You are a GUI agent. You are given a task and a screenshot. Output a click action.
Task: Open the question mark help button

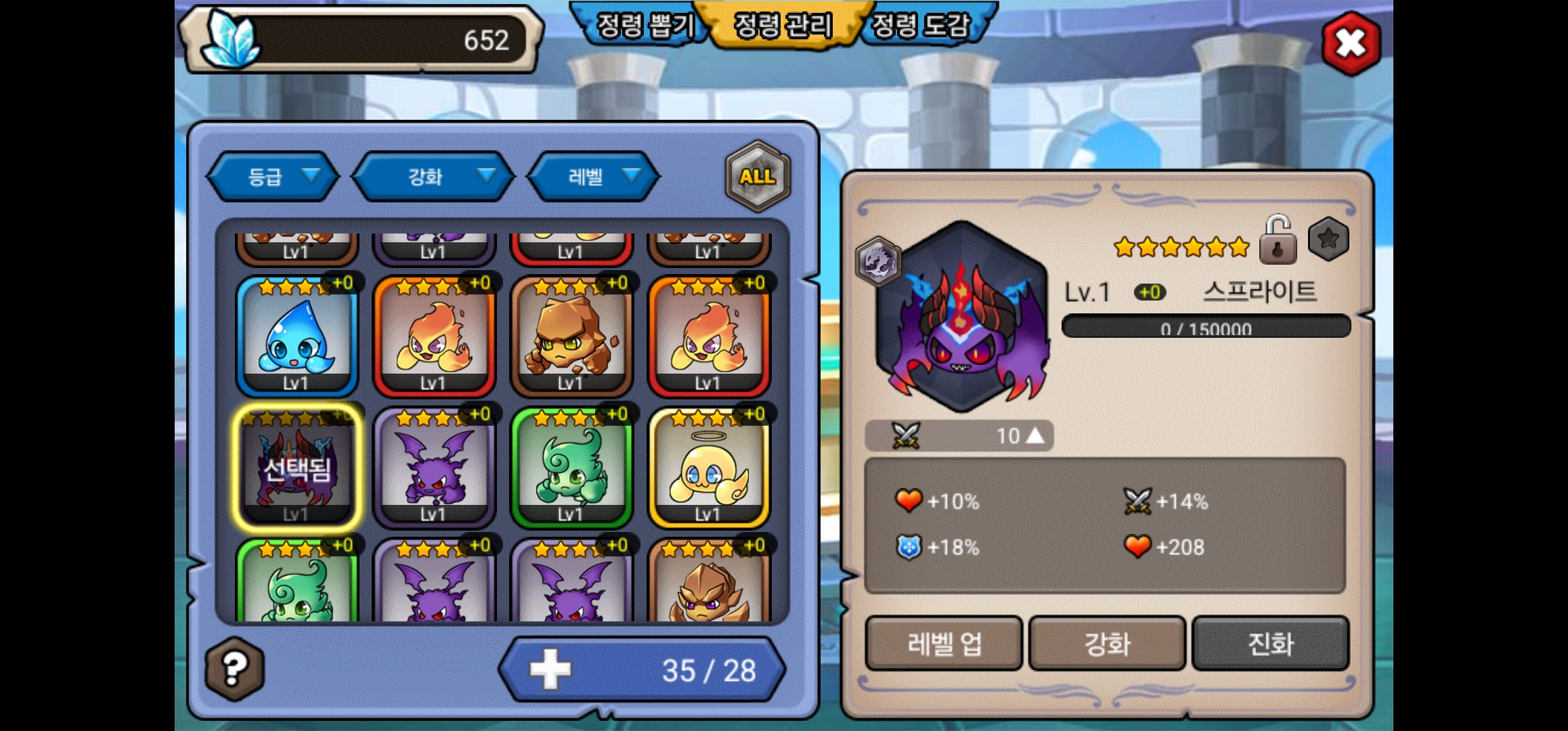click(x=234, y=669)
